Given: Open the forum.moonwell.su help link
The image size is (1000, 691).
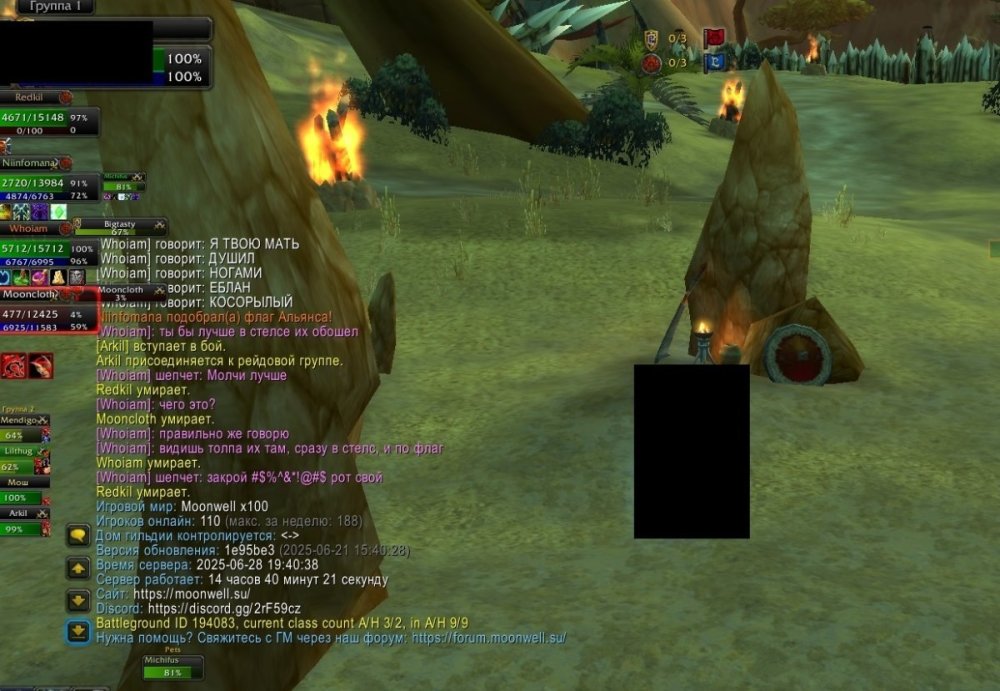Looking at the screenshot, I should (x=488, y=637).
